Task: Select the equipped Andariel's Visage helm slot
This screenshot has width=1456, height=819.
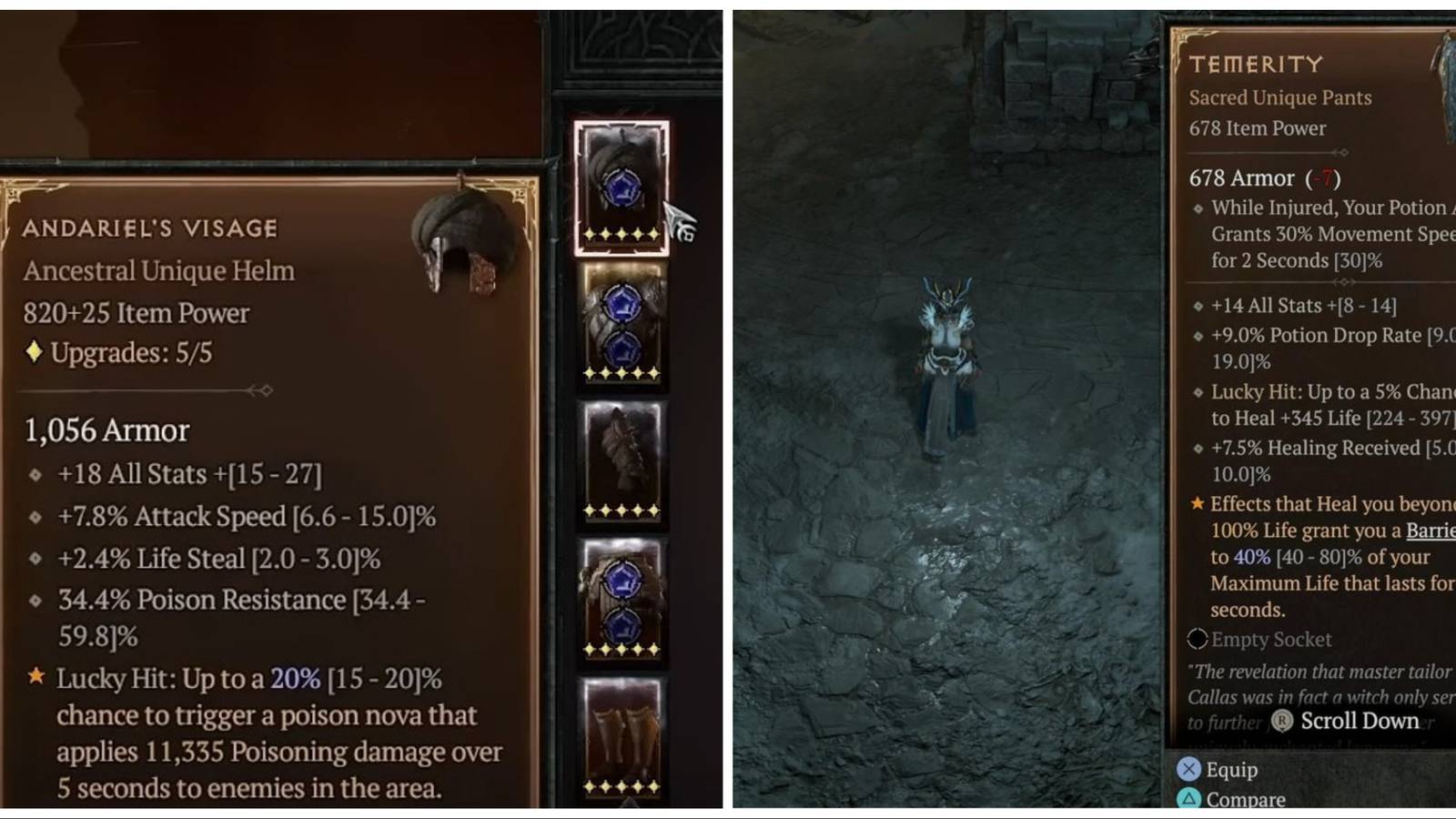Action: (622, 185)
